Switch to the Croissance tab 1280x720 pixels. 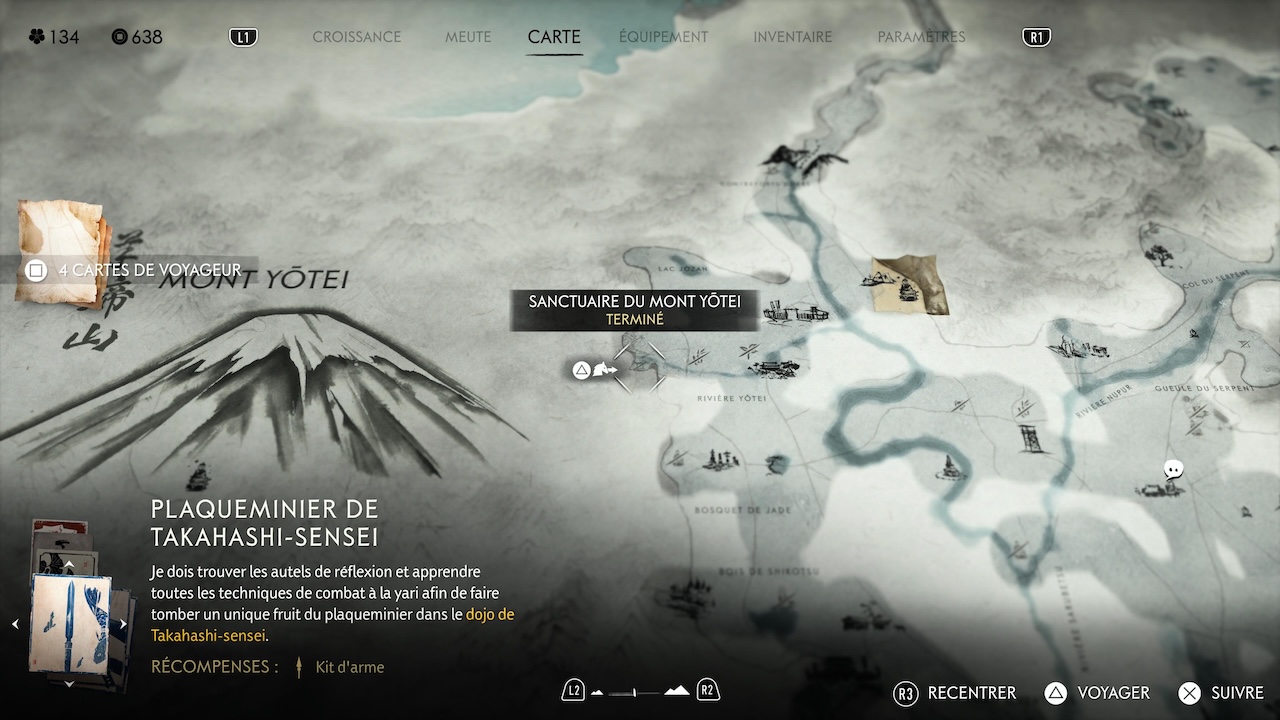coord(356,37)
